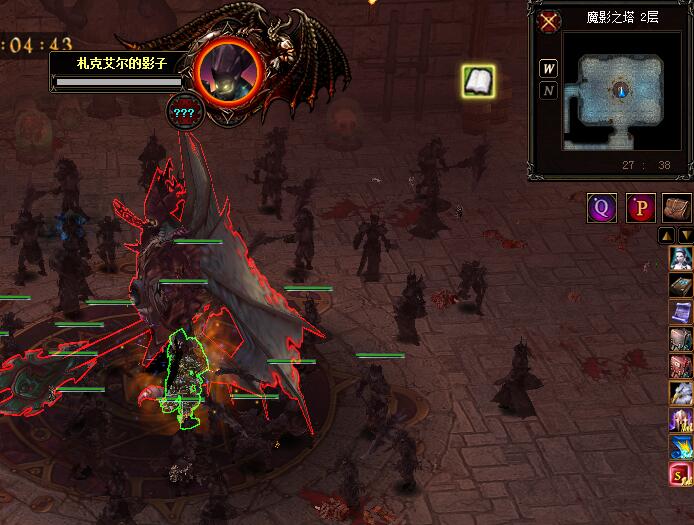Click the ??? level badge under the boss portrait

[183, 112]
